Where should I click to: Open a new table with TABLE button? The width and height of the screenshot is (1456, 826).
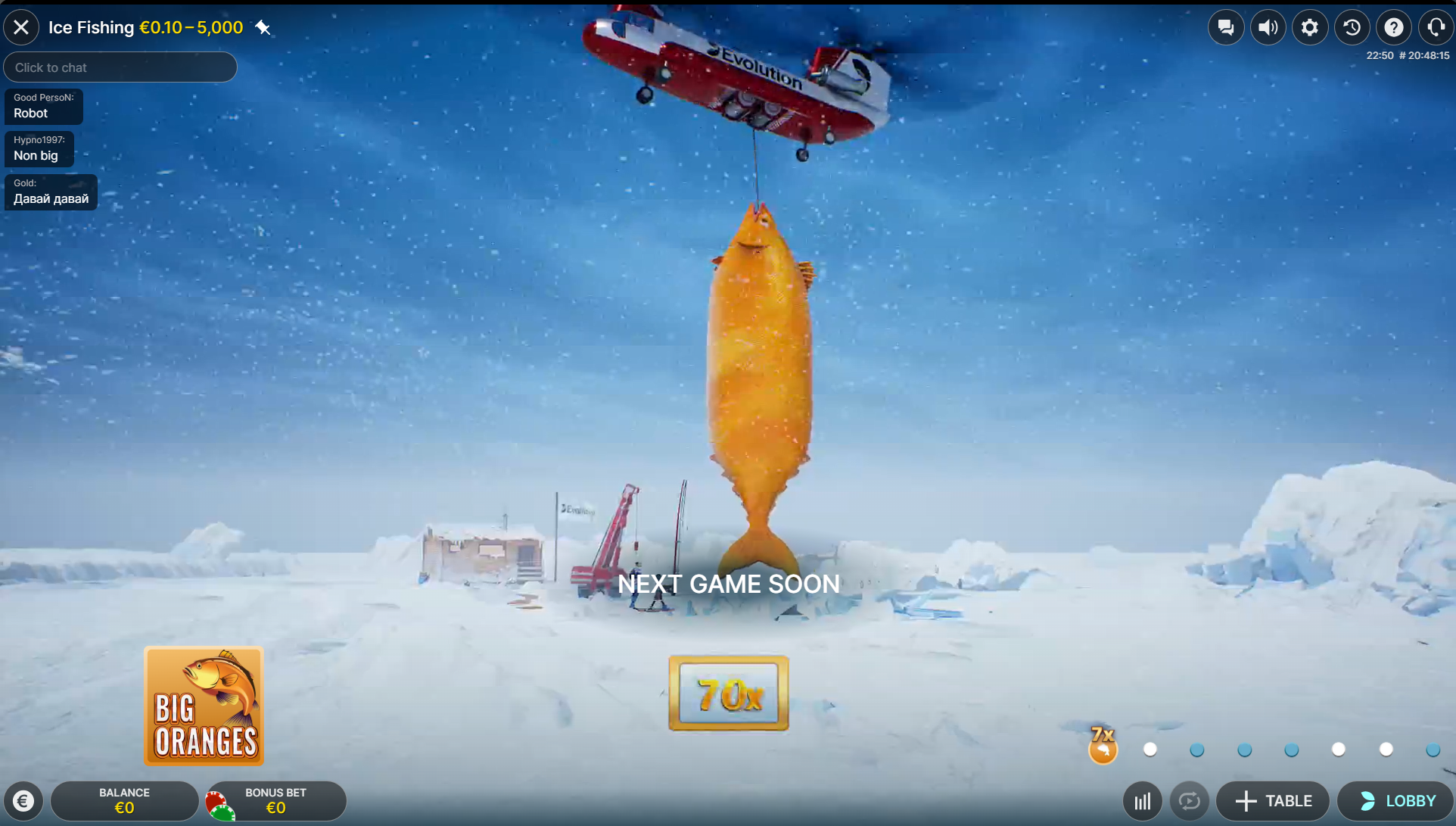(1272, 800)
